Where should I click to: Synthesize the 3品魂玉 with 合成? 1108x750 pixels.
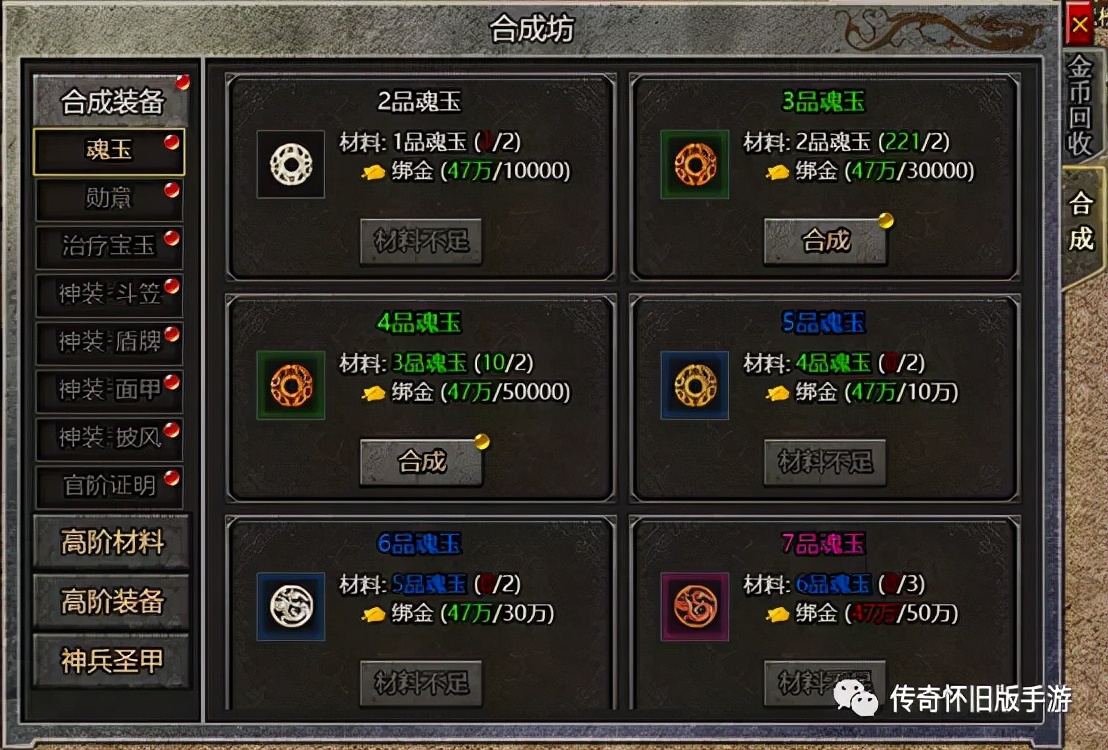825,241
